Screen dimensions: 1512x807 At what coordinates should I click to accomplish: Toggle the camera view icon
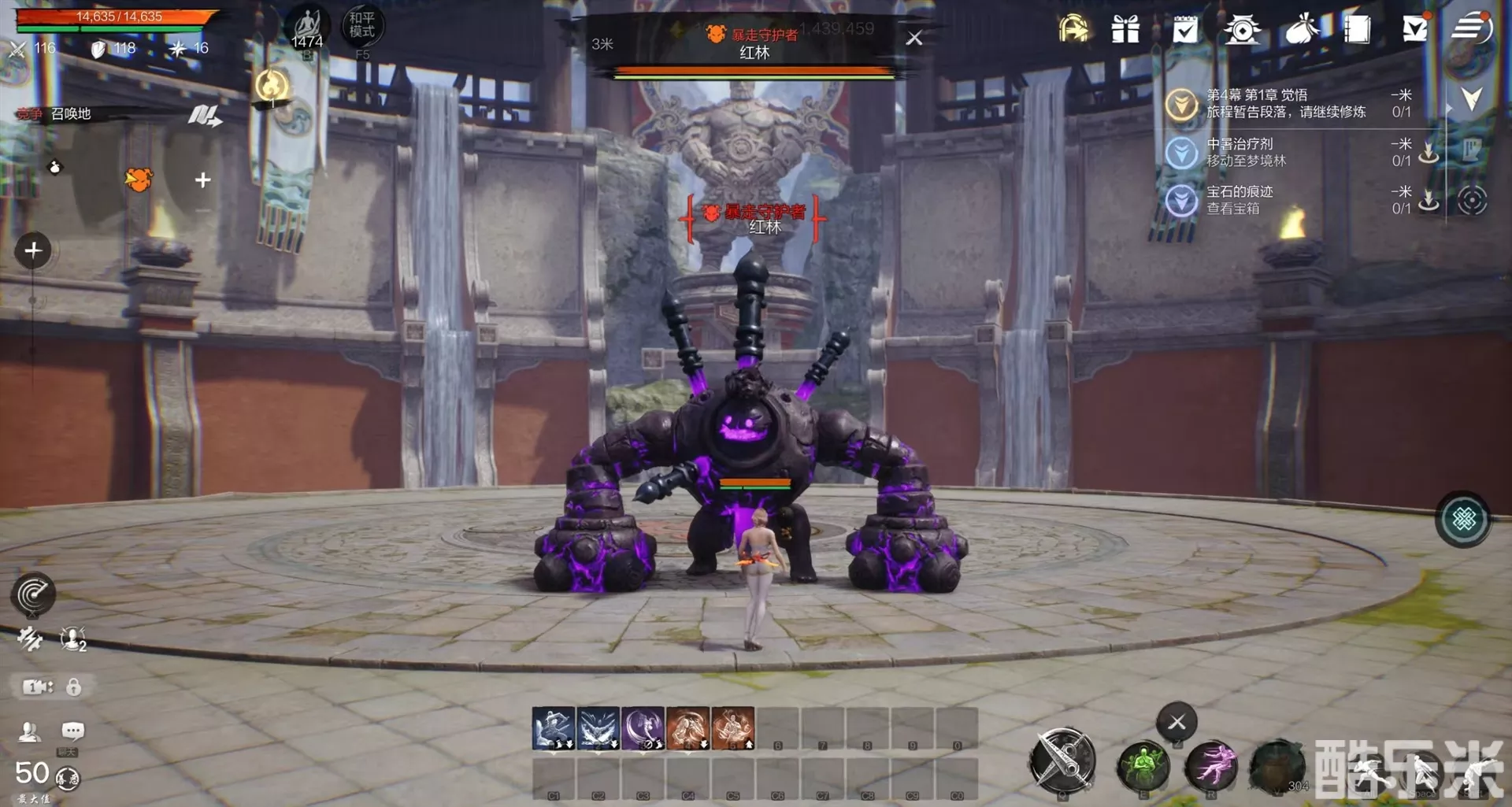pos(37,687)
